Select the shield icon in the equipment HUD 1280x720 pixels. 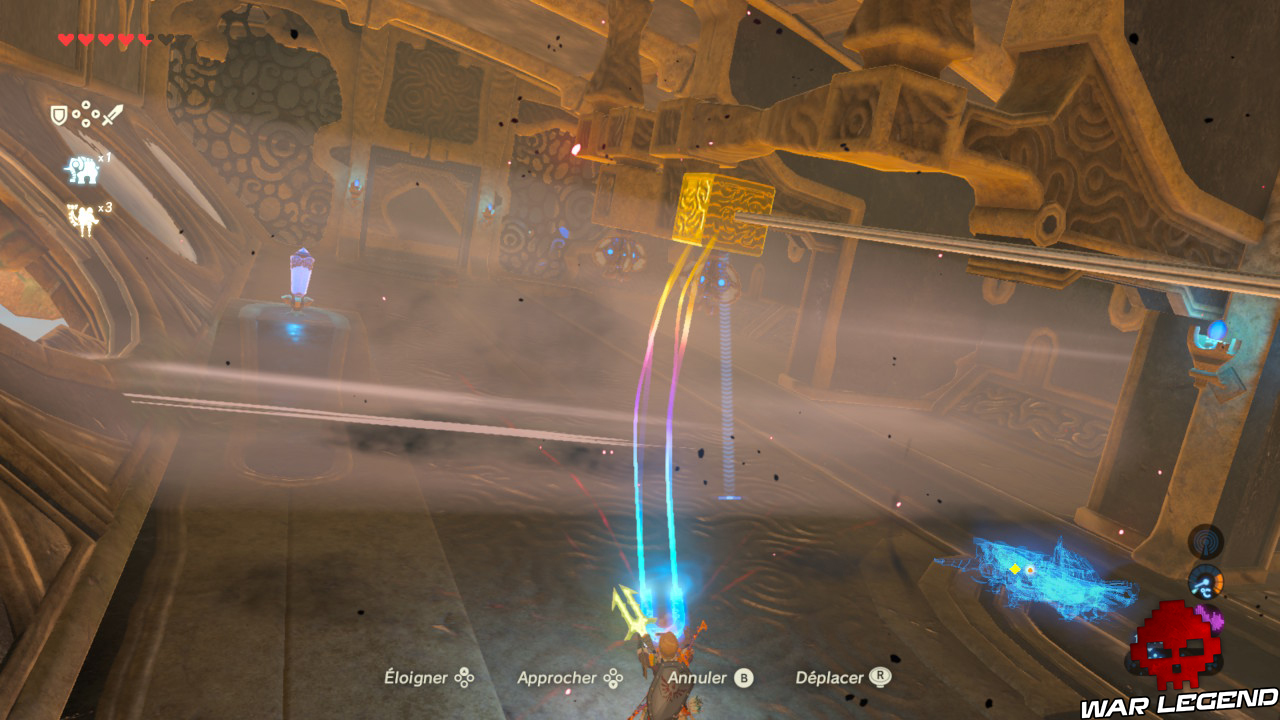point(58,114)
